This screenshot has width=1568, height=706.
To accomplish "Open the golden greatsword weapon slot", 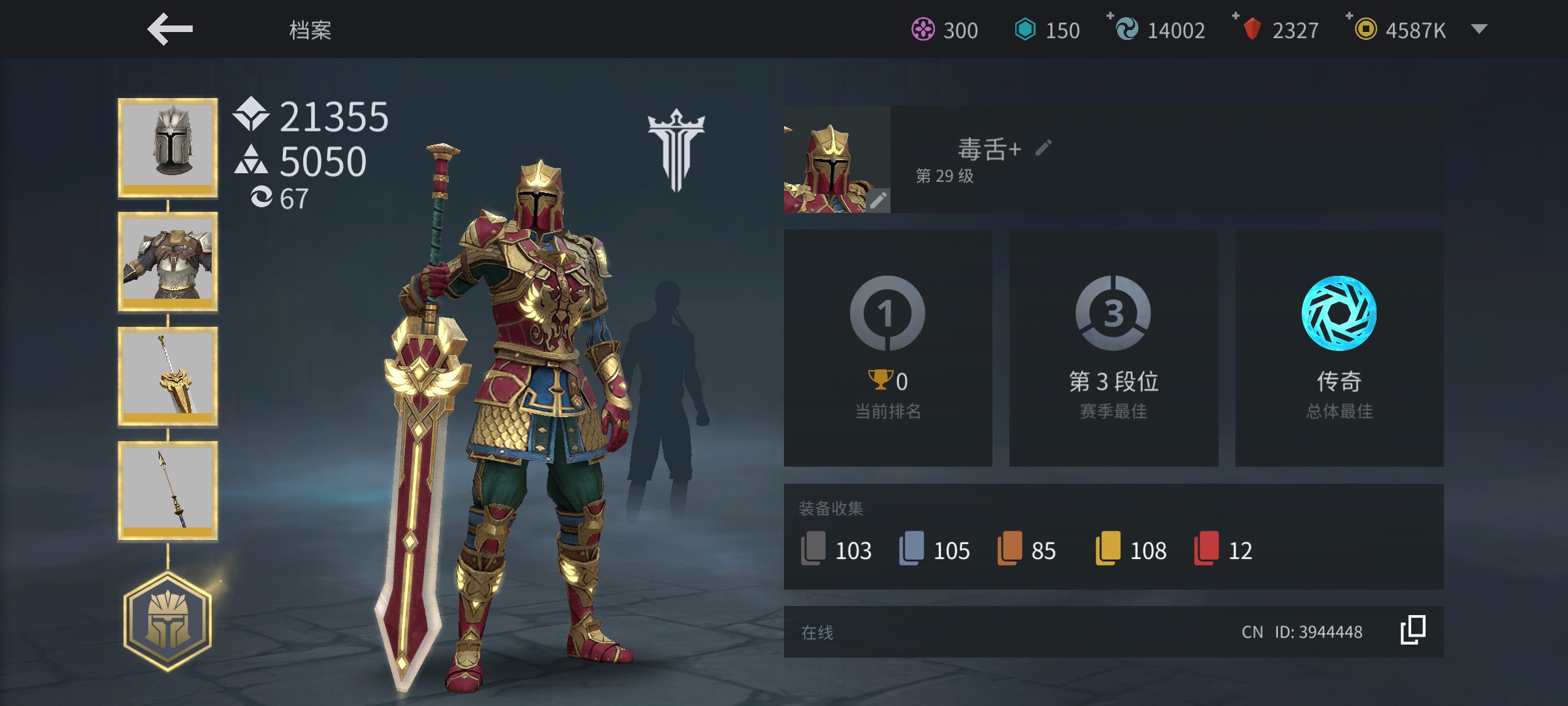I will [x=168, y=377].
